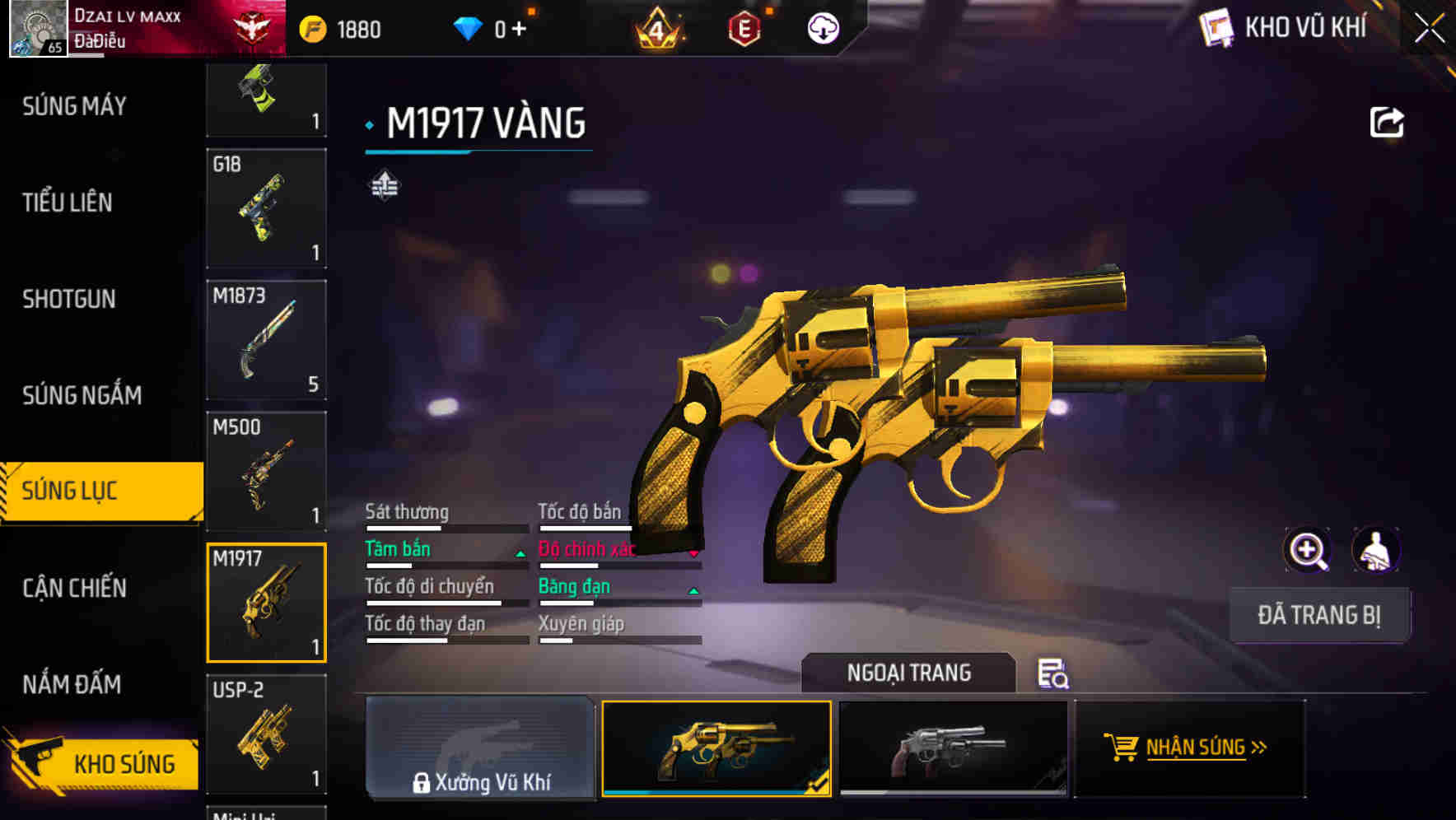The width and height of the screenshot is (1456, 820).
Task: Open the magnifier zoom preview icon
Action: [1308, 549]
